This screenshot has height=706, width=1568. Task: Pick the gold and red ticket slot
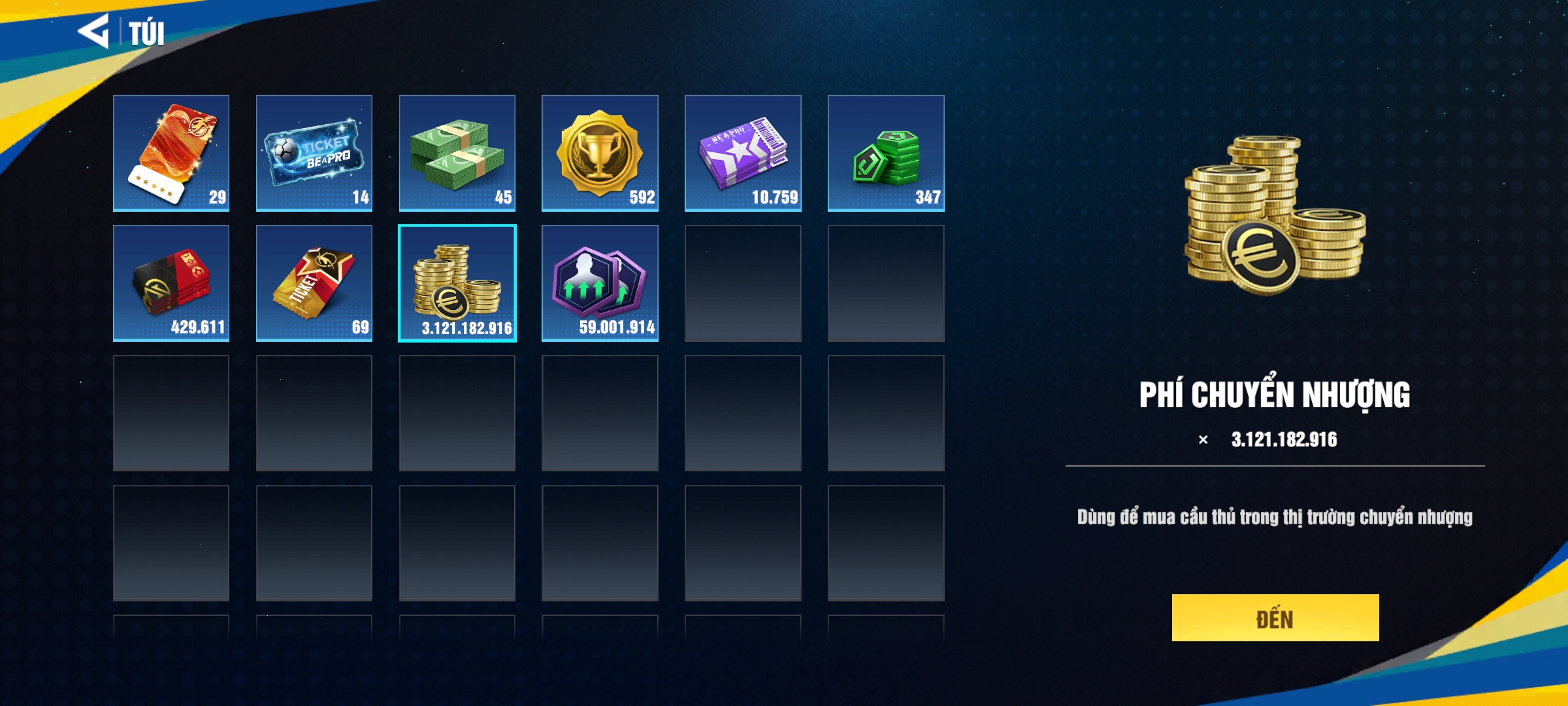coord(314,283)
